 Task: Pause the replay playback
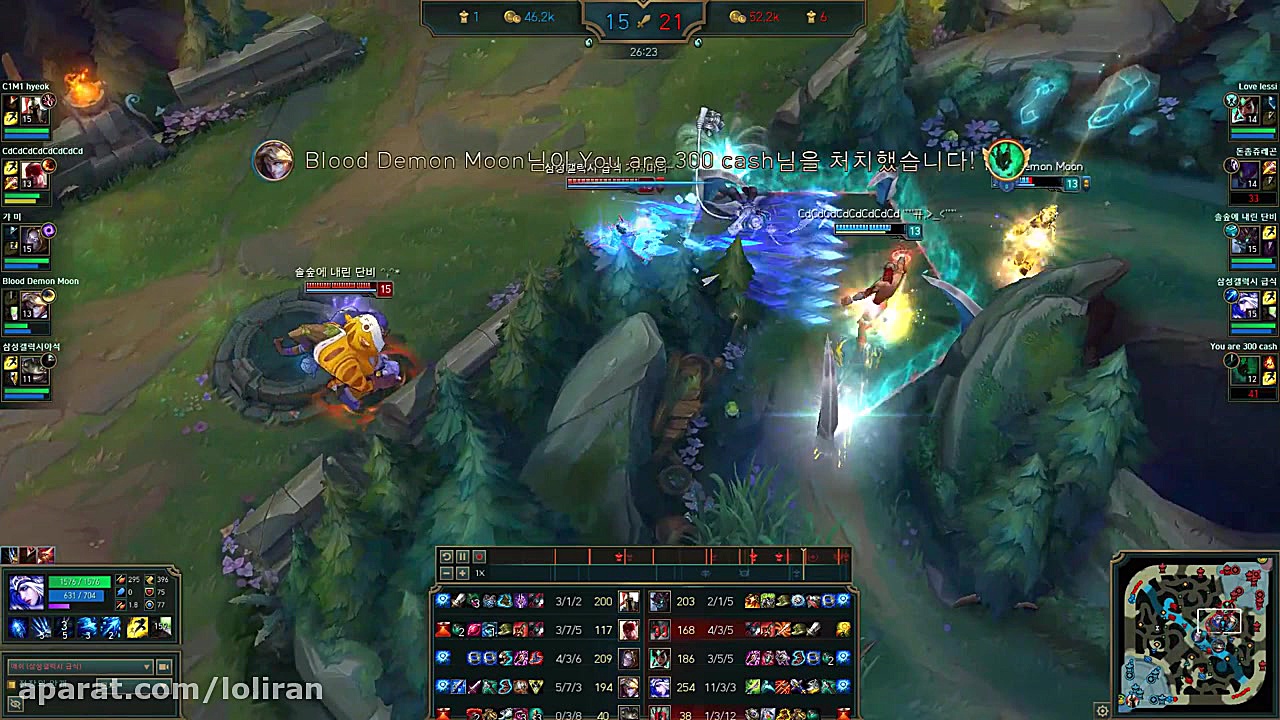coord(461,557)
